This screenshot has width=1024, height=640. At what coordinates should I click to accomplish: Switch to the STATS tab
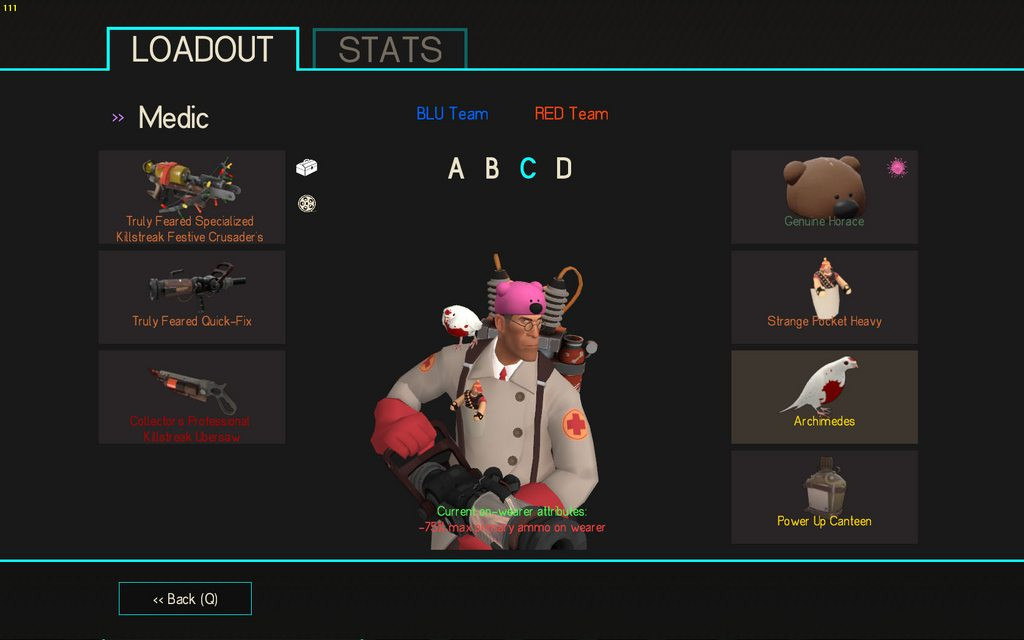(x=390, y=49)
